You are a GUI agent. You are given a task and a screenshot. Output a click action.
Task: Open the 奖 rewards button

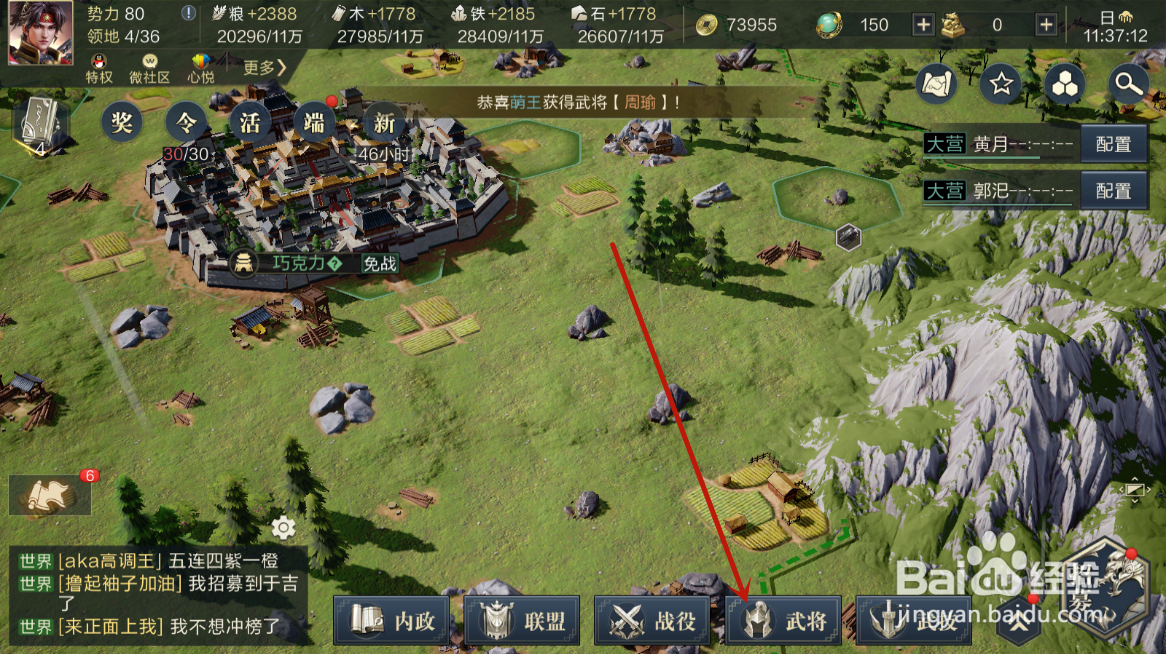(122, 124)
